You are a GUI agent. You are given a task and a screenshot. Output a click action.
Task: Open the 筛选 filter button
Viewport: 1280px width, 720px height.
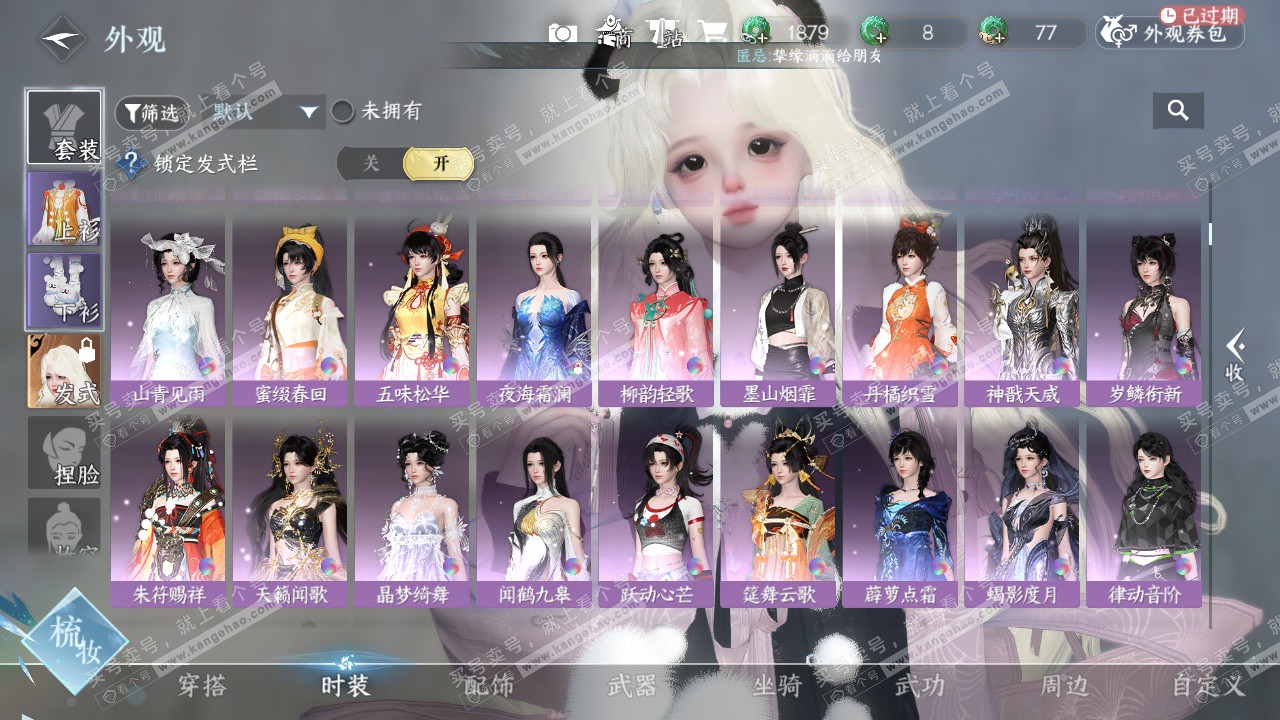click(x=152, y=113)
